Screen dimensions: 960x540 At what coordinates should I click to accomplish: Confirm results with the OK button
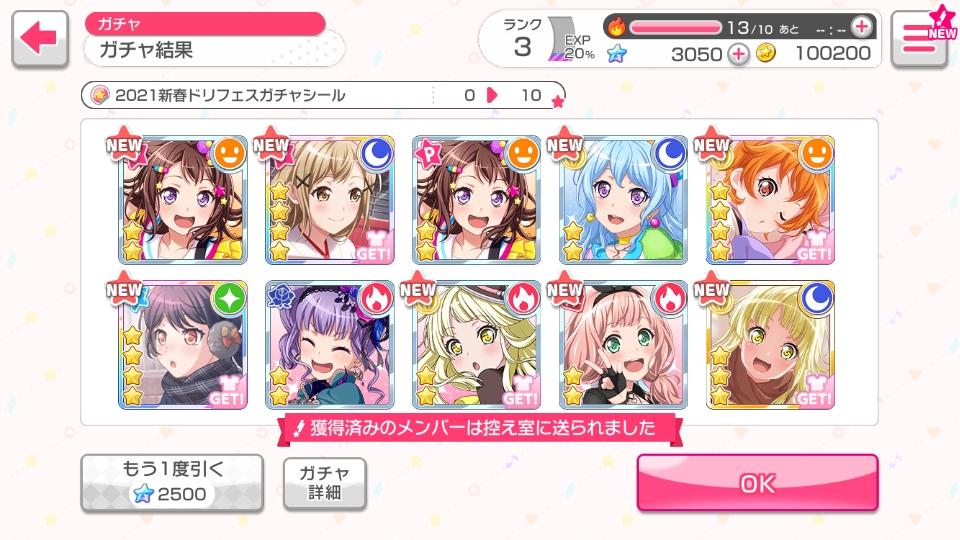pyautogui.click(x=757, y=483)
